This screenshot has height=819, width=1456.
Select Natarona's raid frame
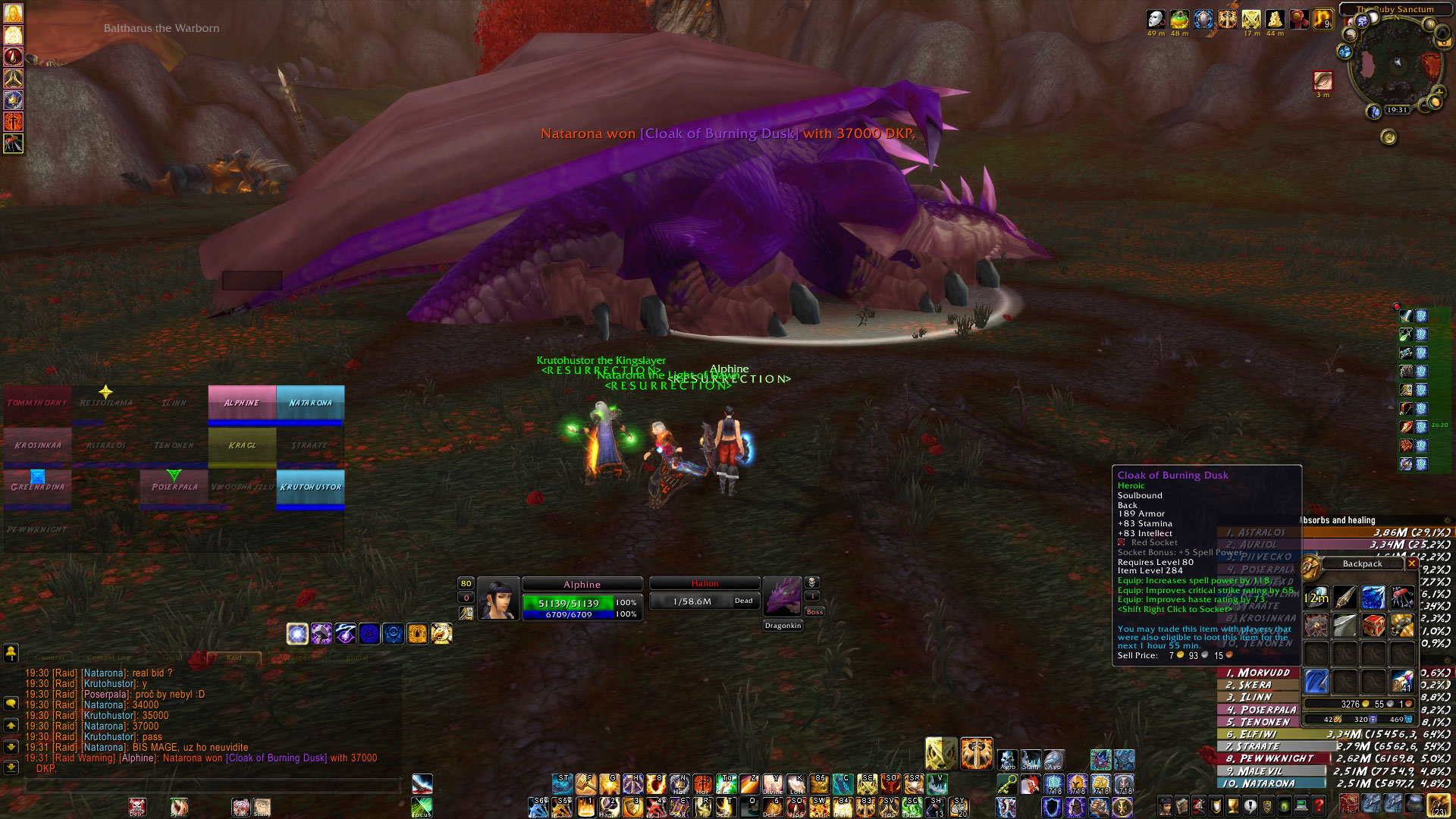(x=310, y=403)
